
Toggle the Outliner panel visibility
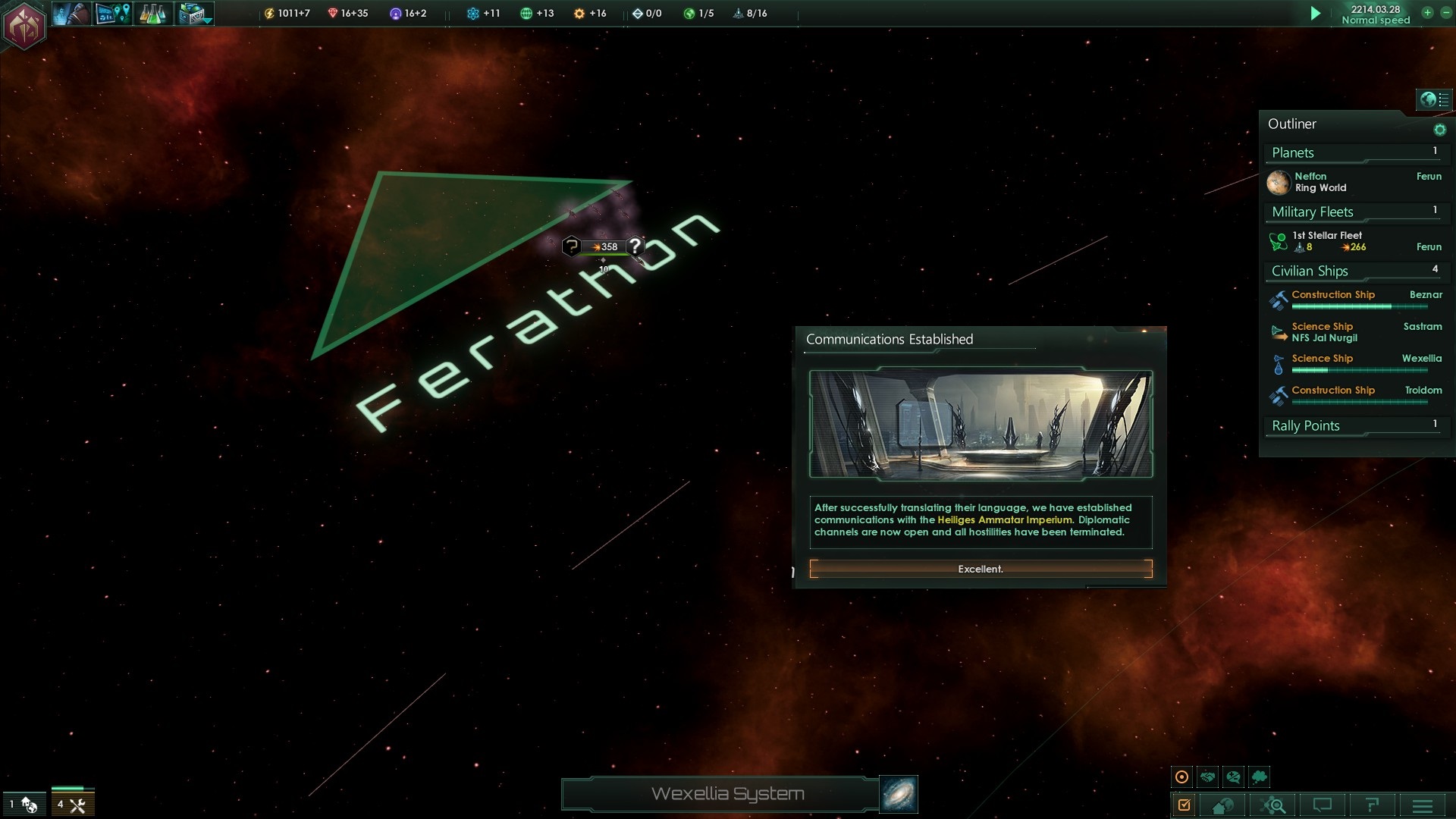click(x=1433, y=99)
